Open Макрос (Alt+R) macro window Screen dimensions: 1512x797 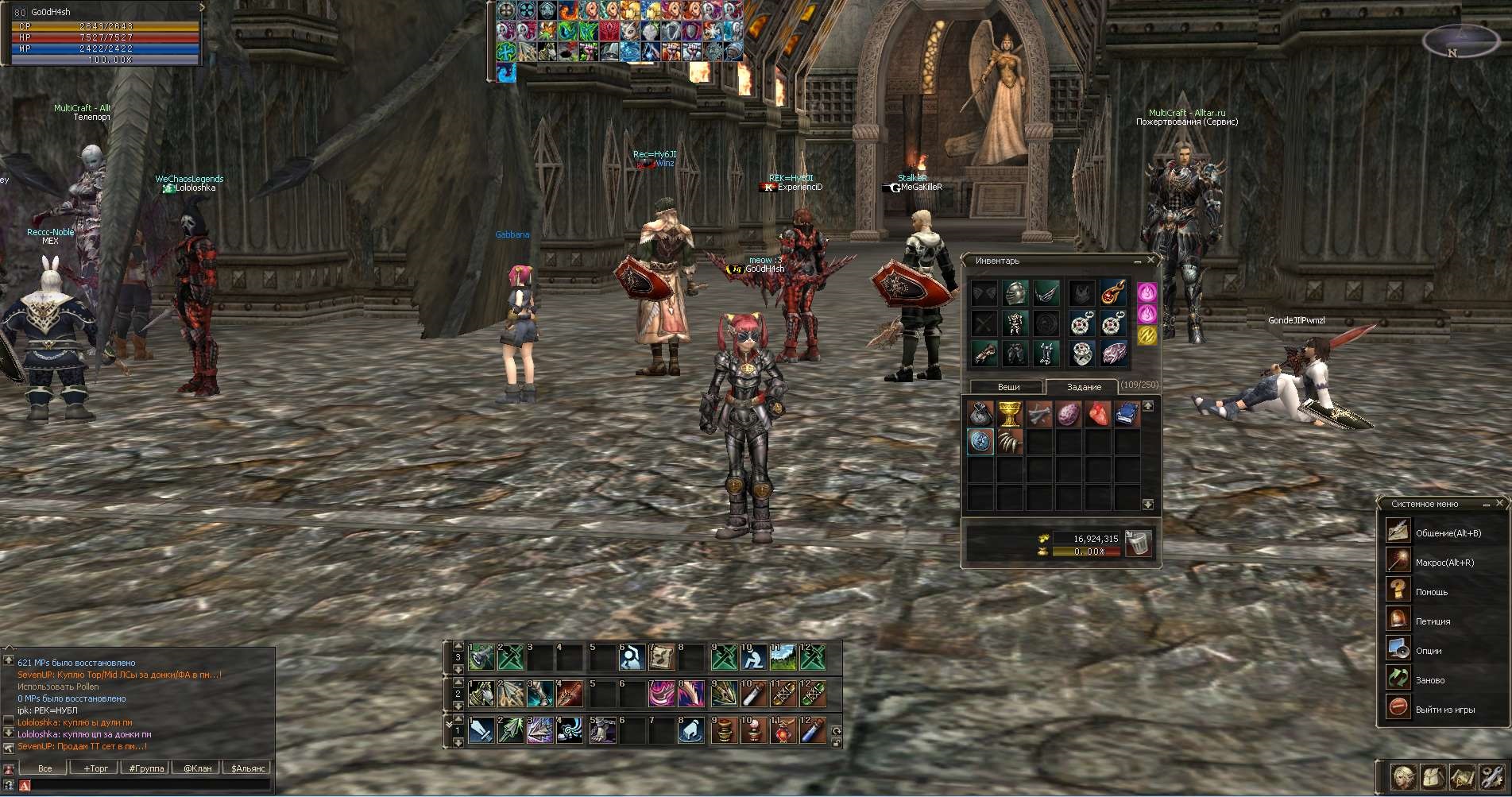coord(1444,563)
